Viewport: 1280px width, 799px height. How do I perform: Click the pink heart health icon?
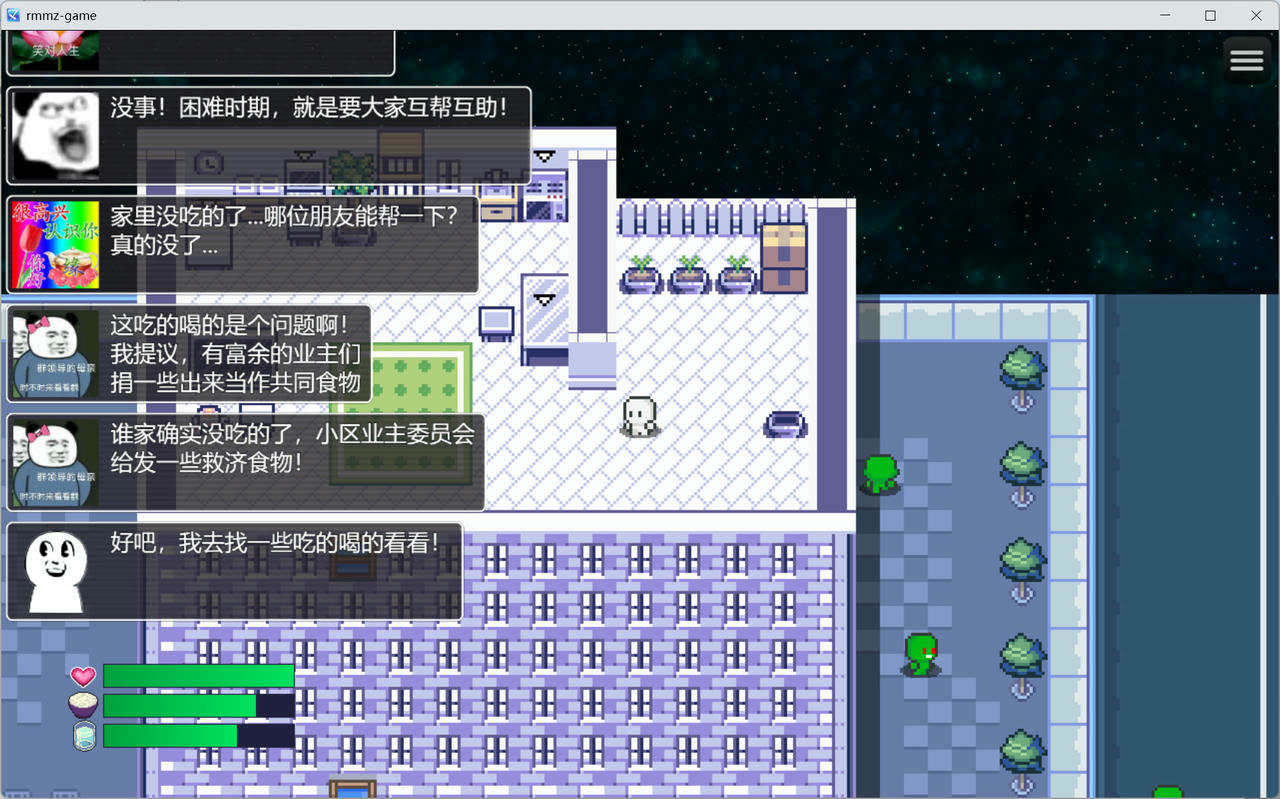coord(83,676)
